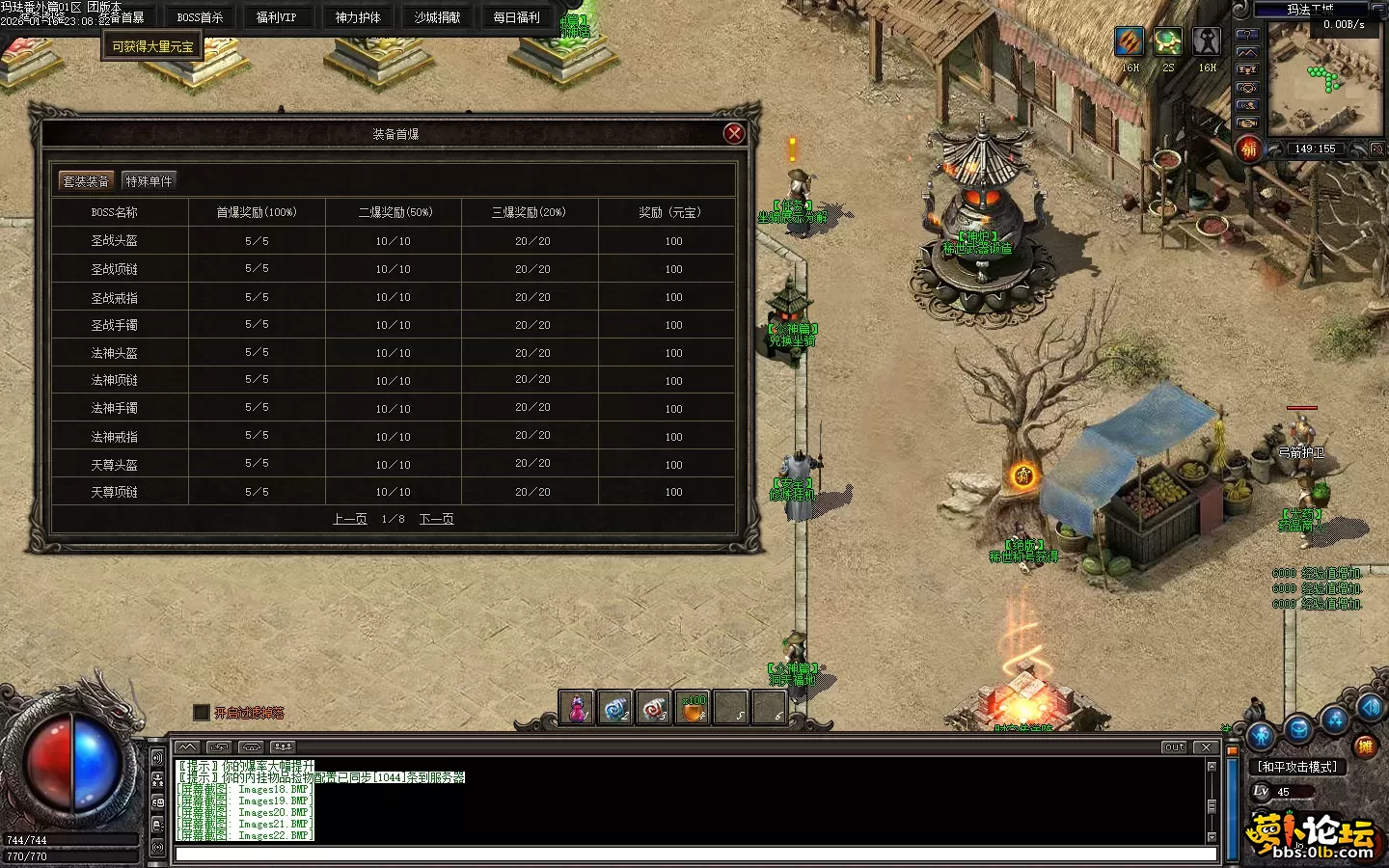Use the pink potion in the hotbar

[x=577, y=709]
